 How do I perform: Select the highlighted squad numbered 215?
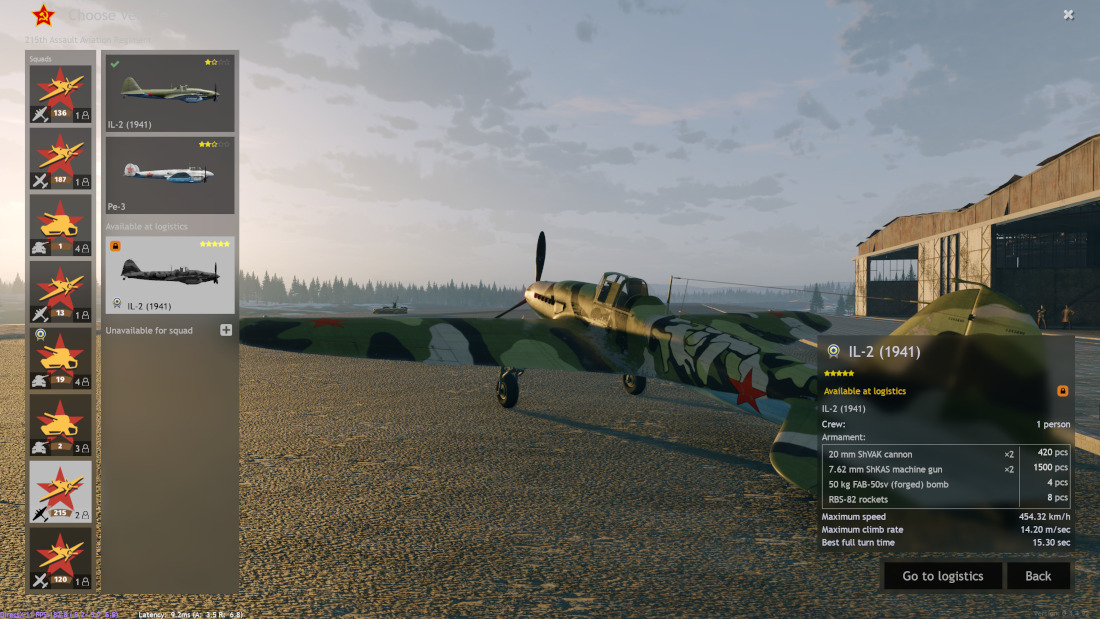60,492
